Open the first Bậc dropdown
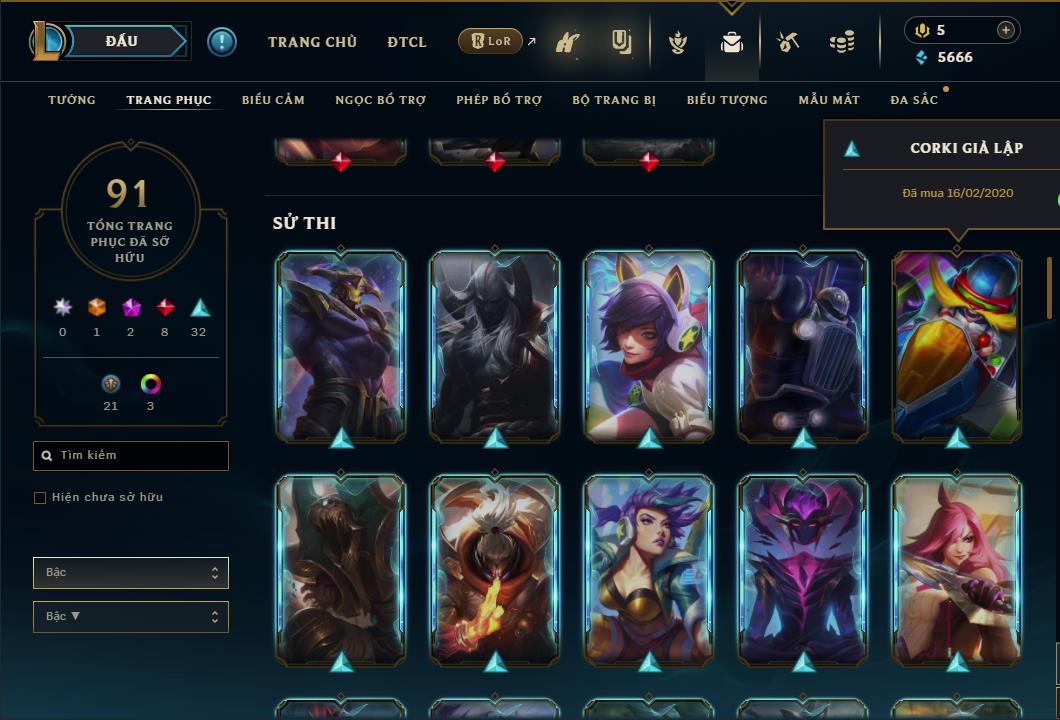 131,573
